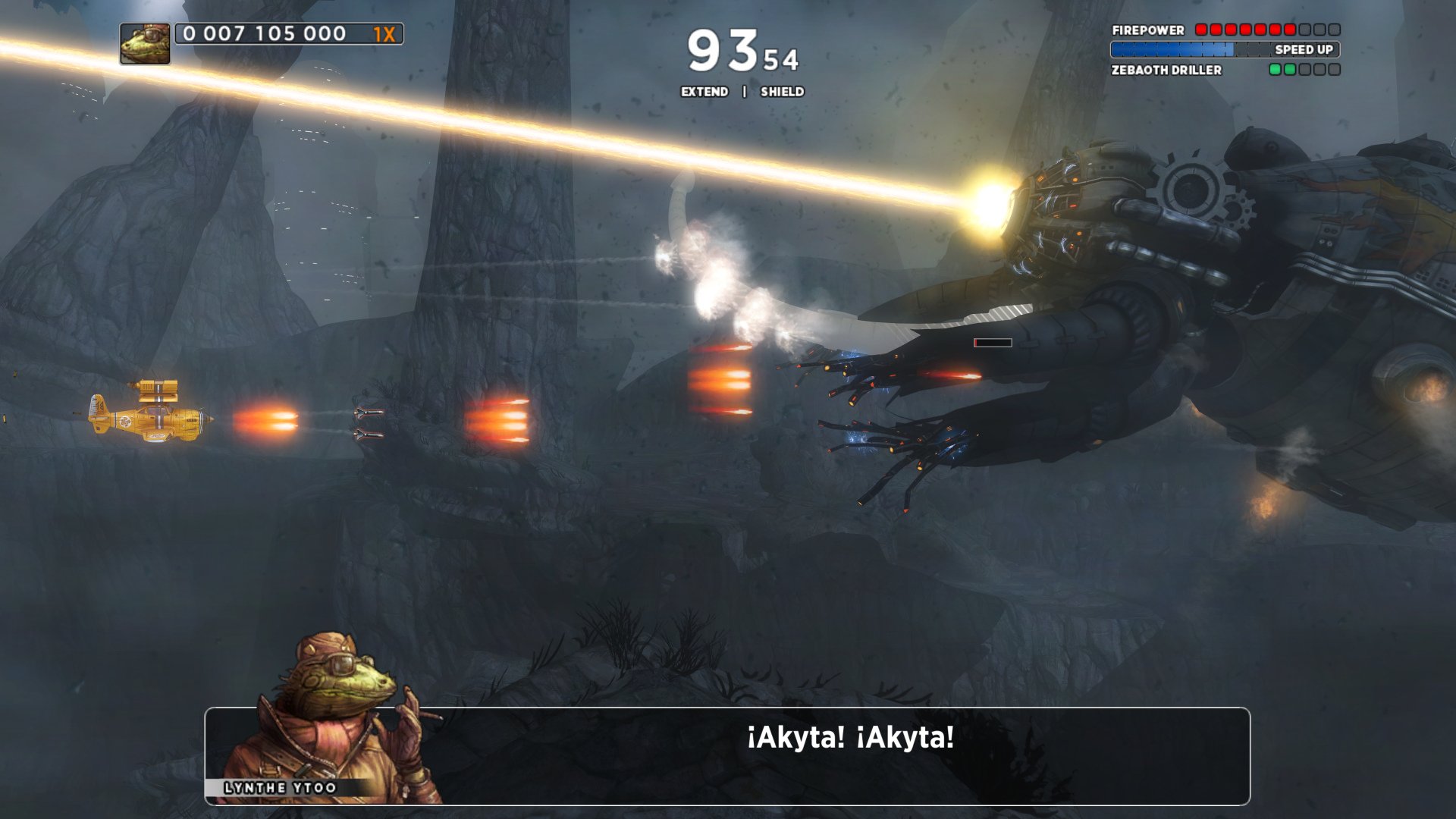The height and width of the screenshot is (819, 1456).
Task: Click the first red FIREPOWER pip
Action: click(1200, 30)
